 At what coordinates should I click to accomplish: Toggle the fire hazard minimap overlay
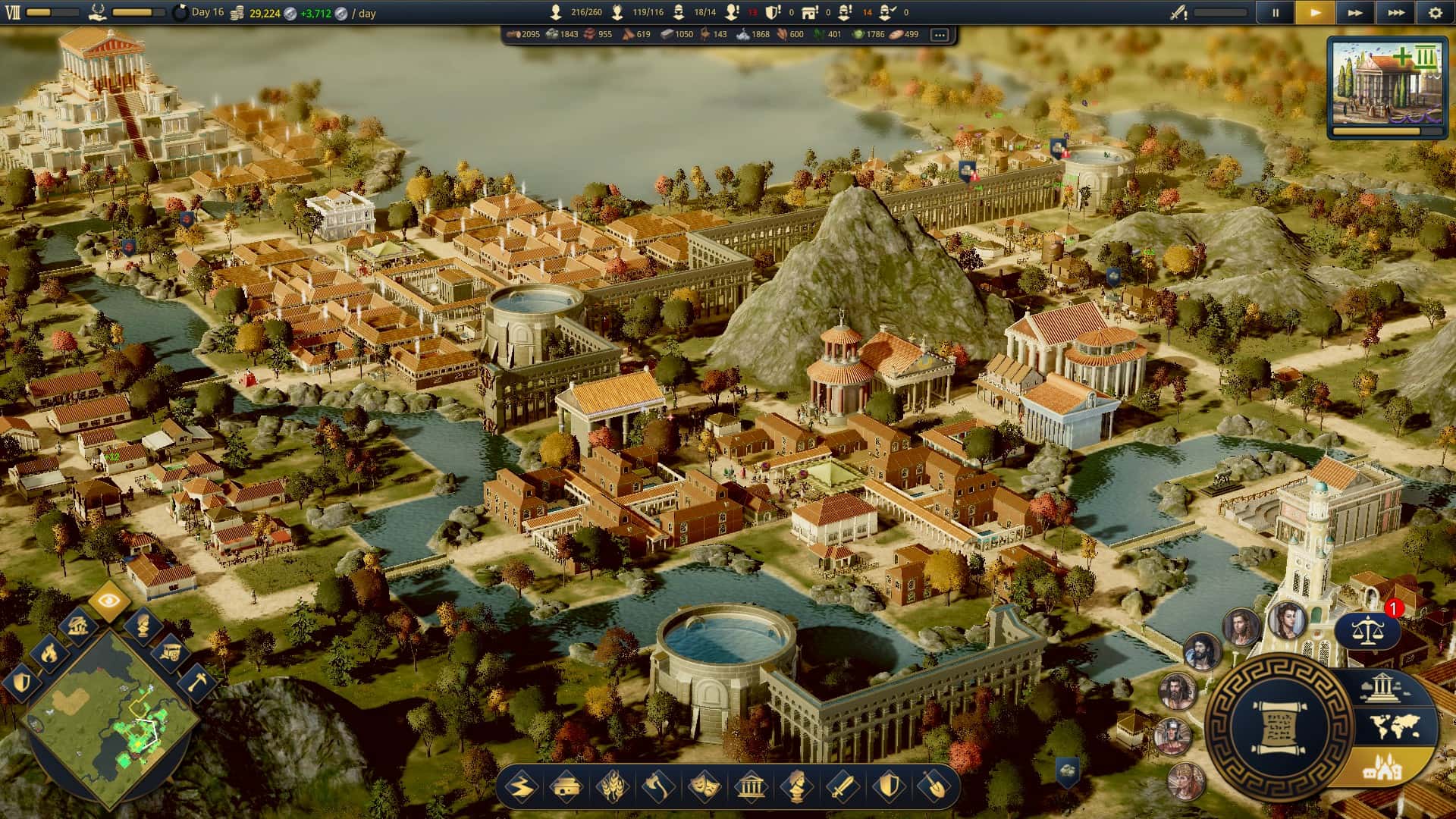49,654
